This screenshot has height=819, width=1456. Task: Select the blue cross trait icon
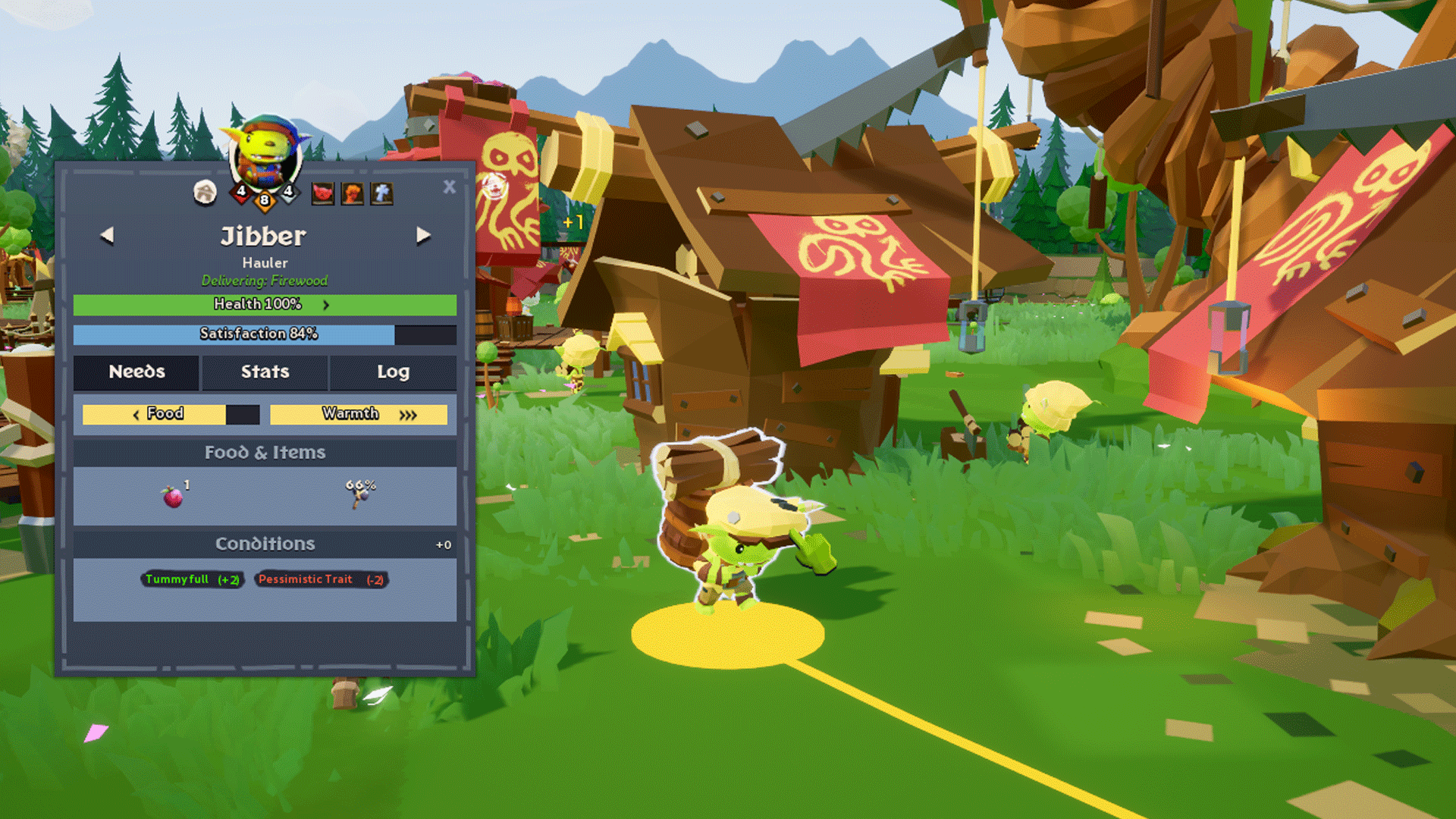tap(381, 193)
